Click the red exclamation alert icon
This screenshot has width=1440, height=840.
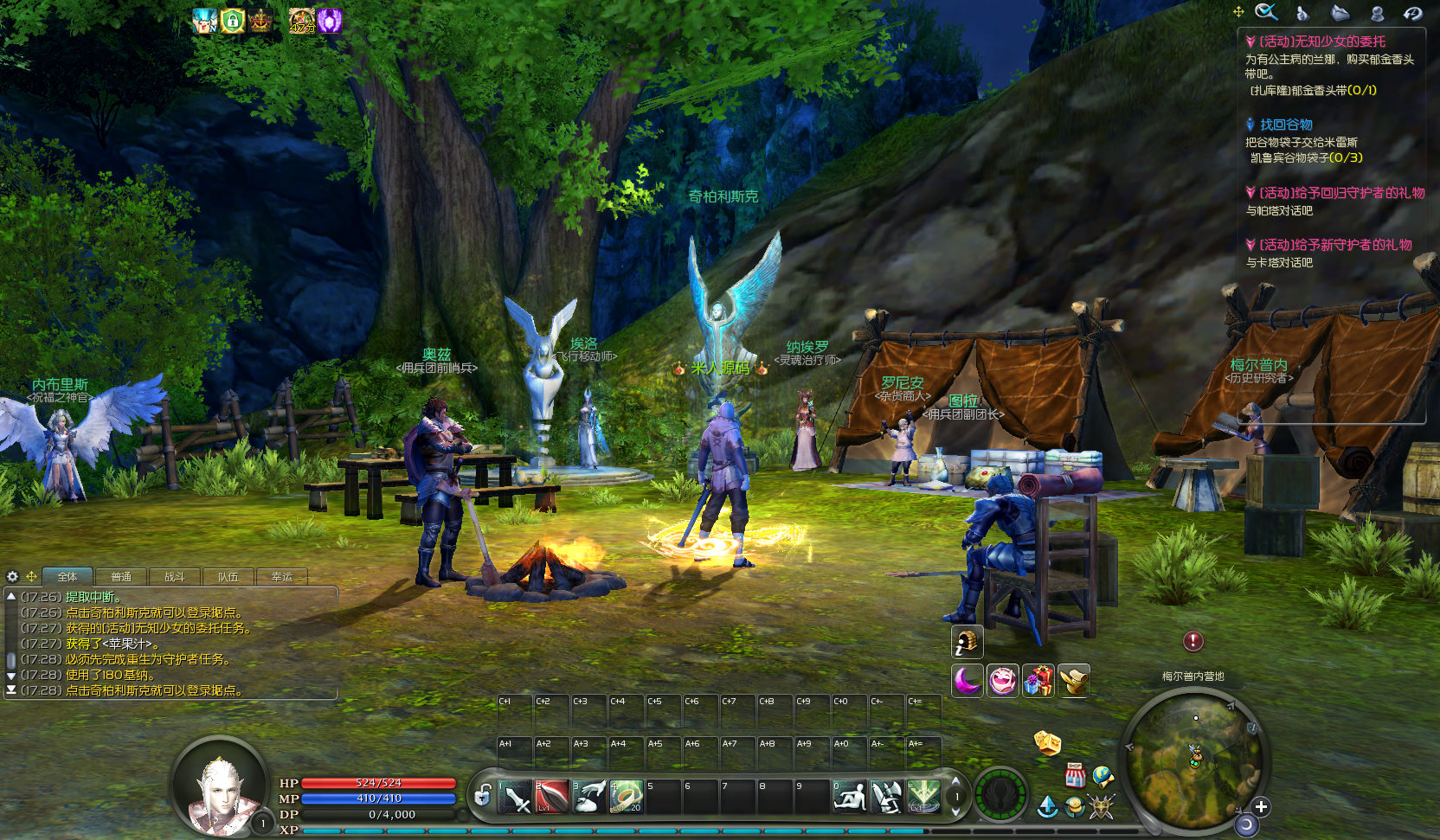pos(1193,641)
